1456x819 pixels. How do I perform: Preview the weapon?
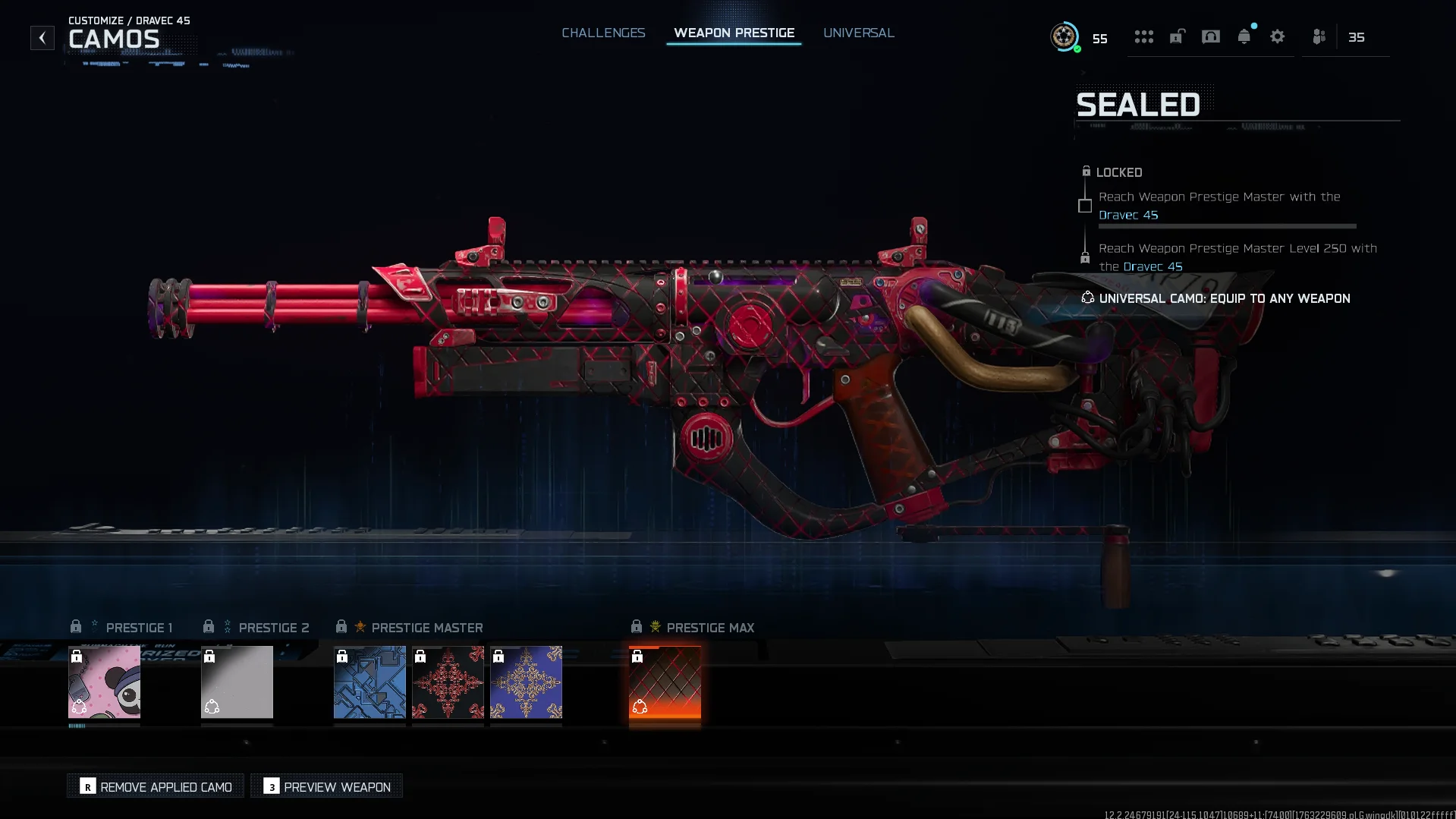click(326, 786)
